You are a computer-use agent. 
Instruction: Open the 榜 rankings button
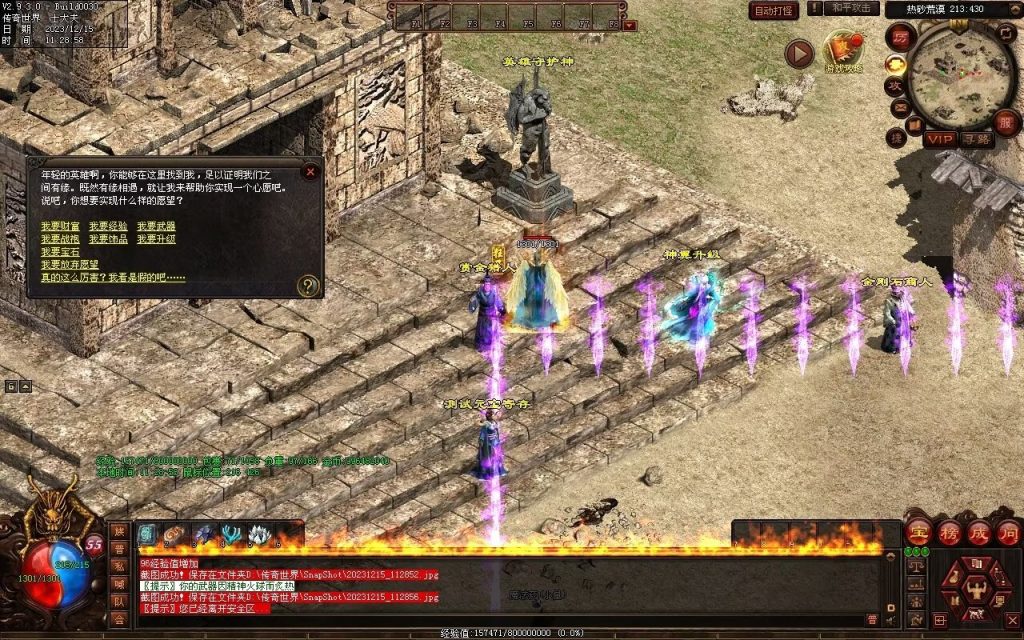point(948,532)
